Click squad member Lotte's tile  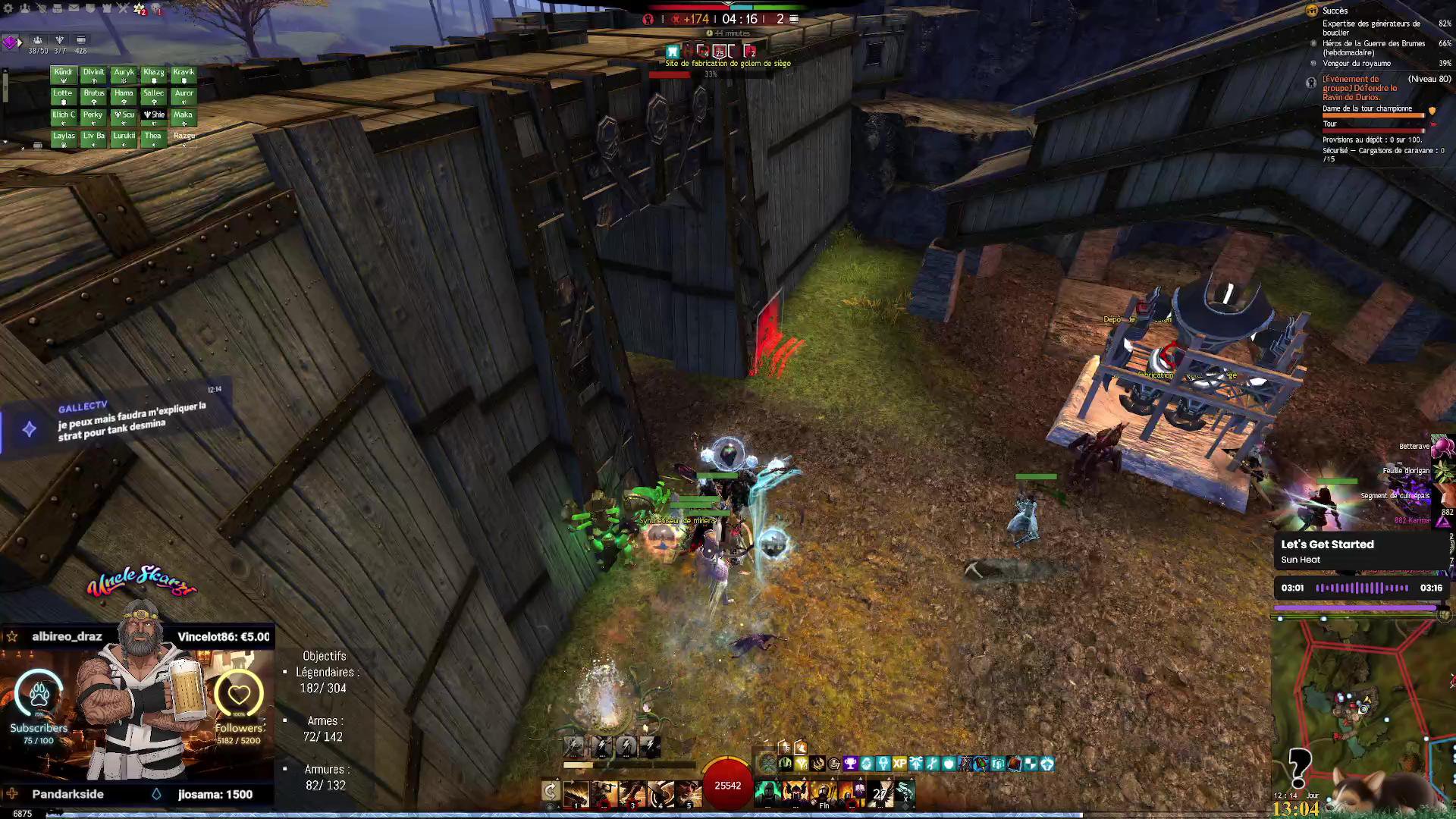63,96
